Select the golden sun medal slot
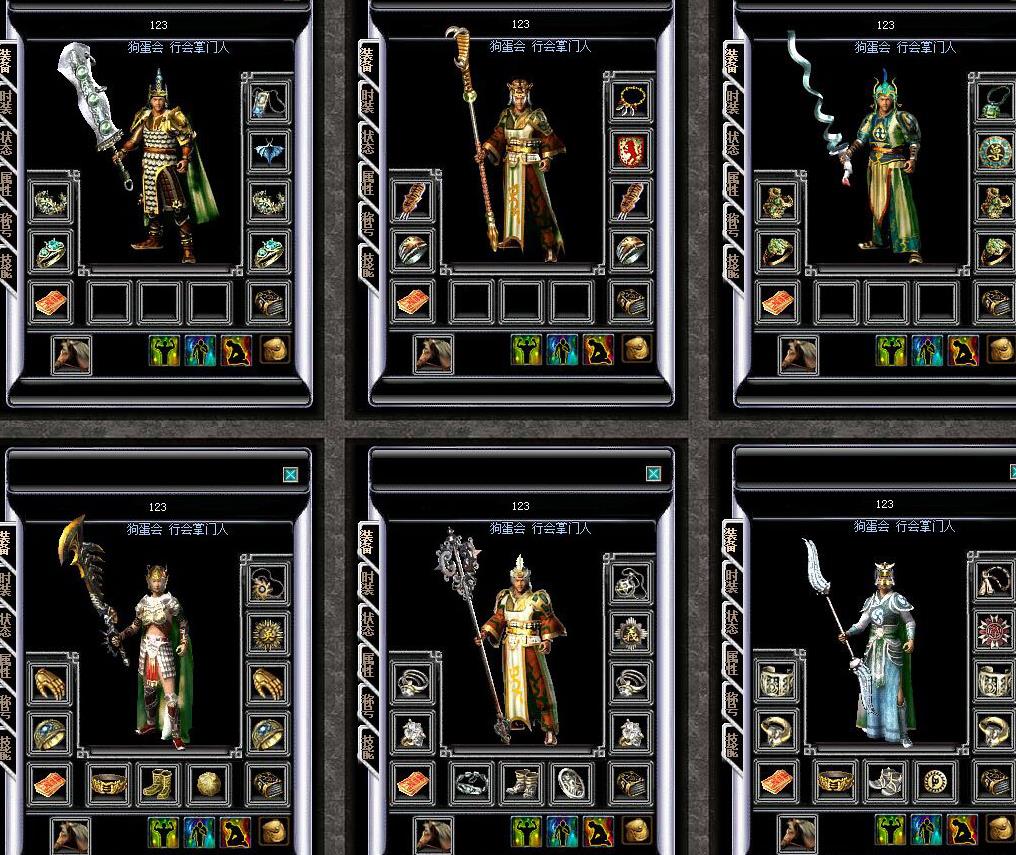This screenshot has width=1016, height=855. 268,632
